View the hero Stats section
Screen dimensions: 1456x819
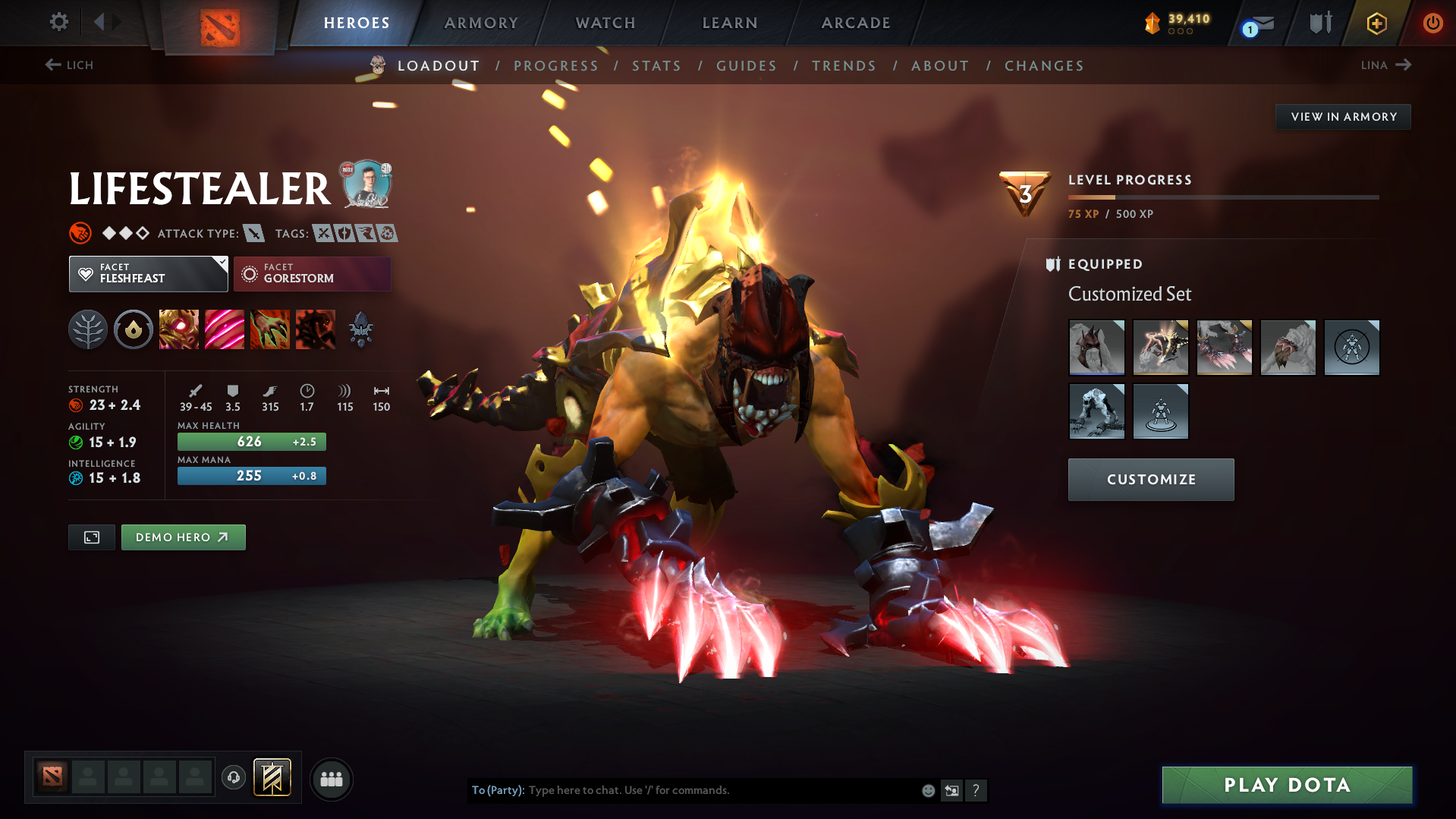(x=656, y=66)
